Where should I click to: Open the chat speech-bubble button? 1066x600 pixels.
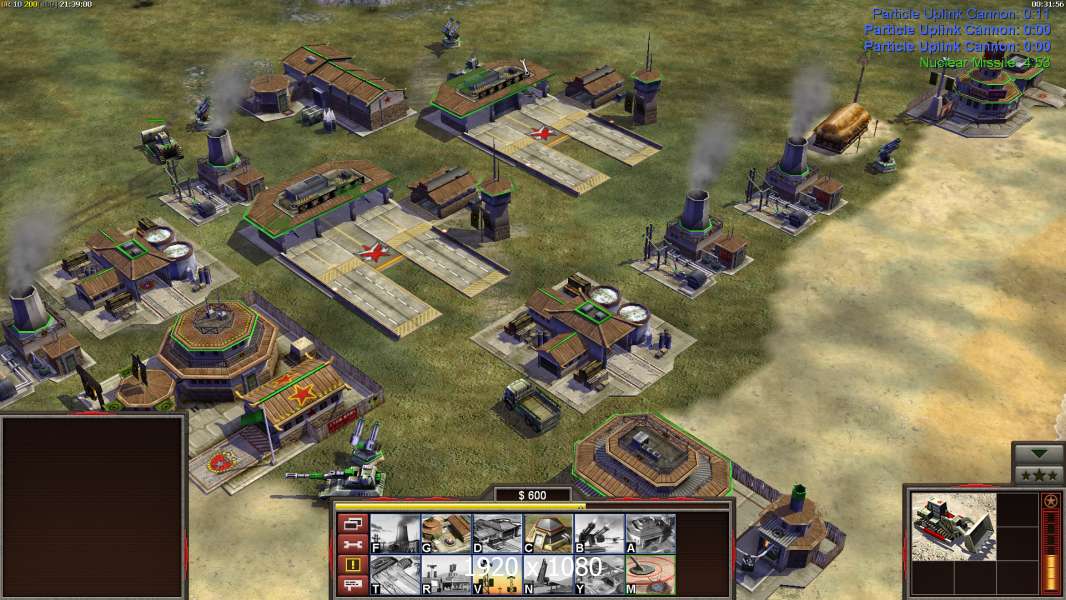[x=353, y=585]
